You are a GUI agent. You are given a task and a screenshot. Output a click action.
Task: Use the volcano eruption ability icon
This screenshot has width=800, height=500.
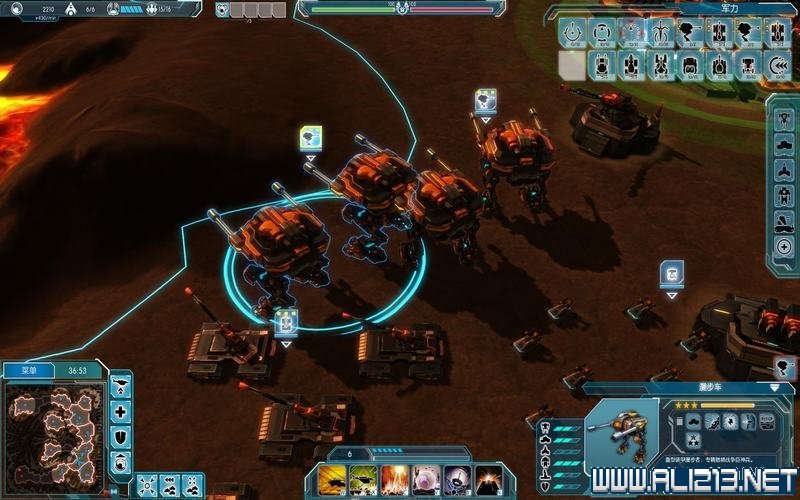tap(488, 480)
